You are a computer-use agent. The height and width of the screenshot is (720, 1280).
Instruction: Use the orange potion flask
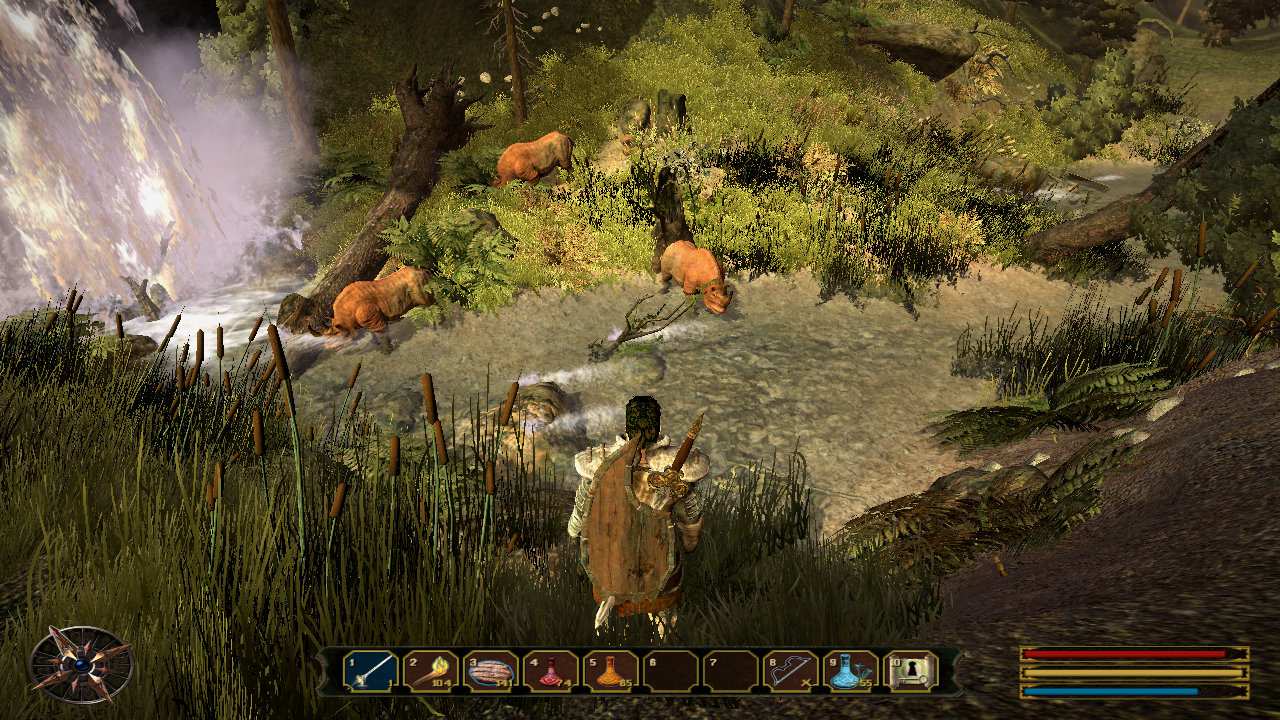pos(611,670)
